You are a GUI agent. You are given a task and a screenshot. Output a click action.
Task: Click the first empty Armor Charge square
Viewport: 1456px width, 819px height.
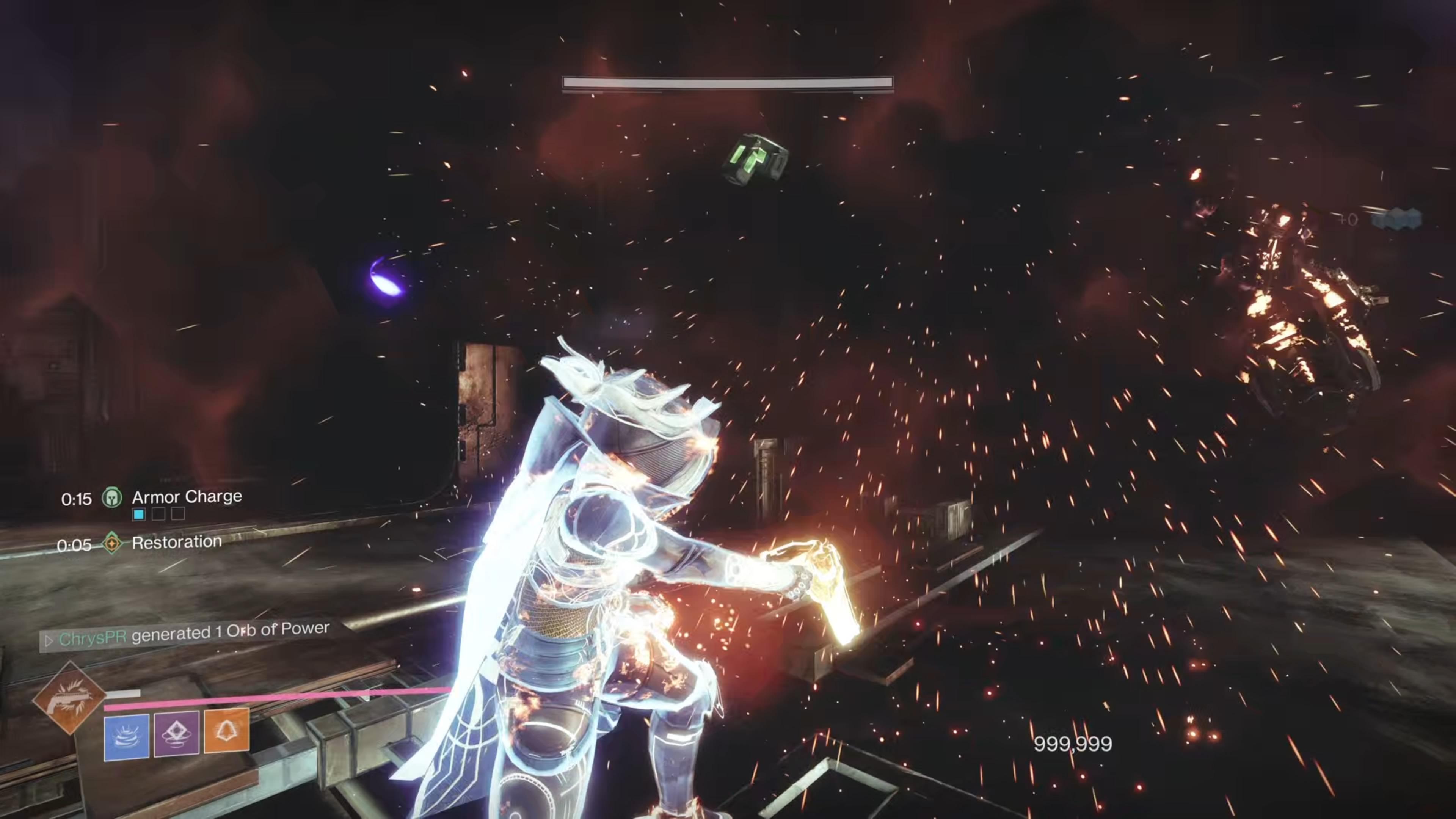click(x=158, y=515)
